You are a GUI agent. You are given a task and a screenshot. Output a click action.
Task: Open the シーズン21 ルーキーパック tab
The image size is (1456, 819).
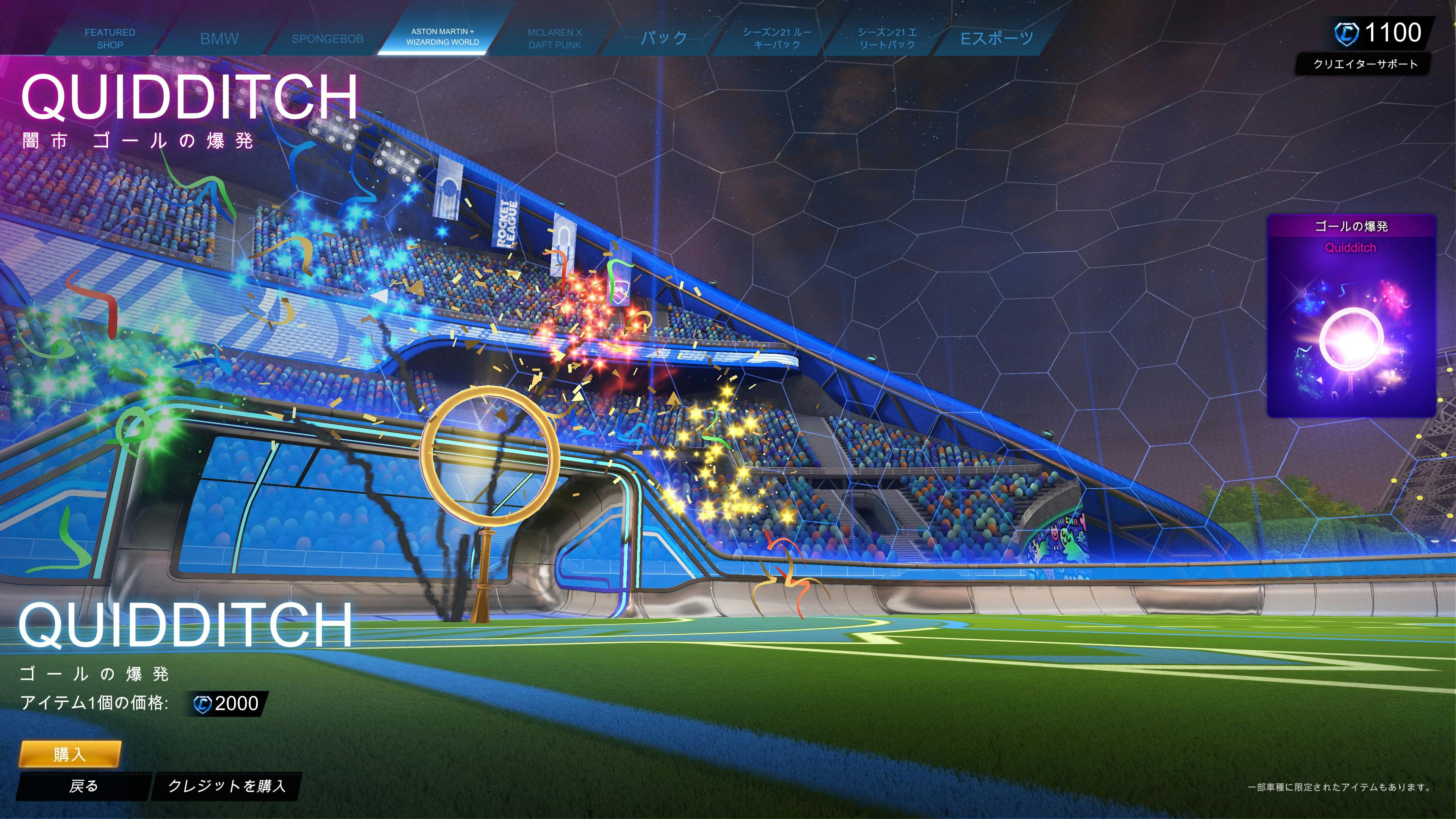[777, 38]
